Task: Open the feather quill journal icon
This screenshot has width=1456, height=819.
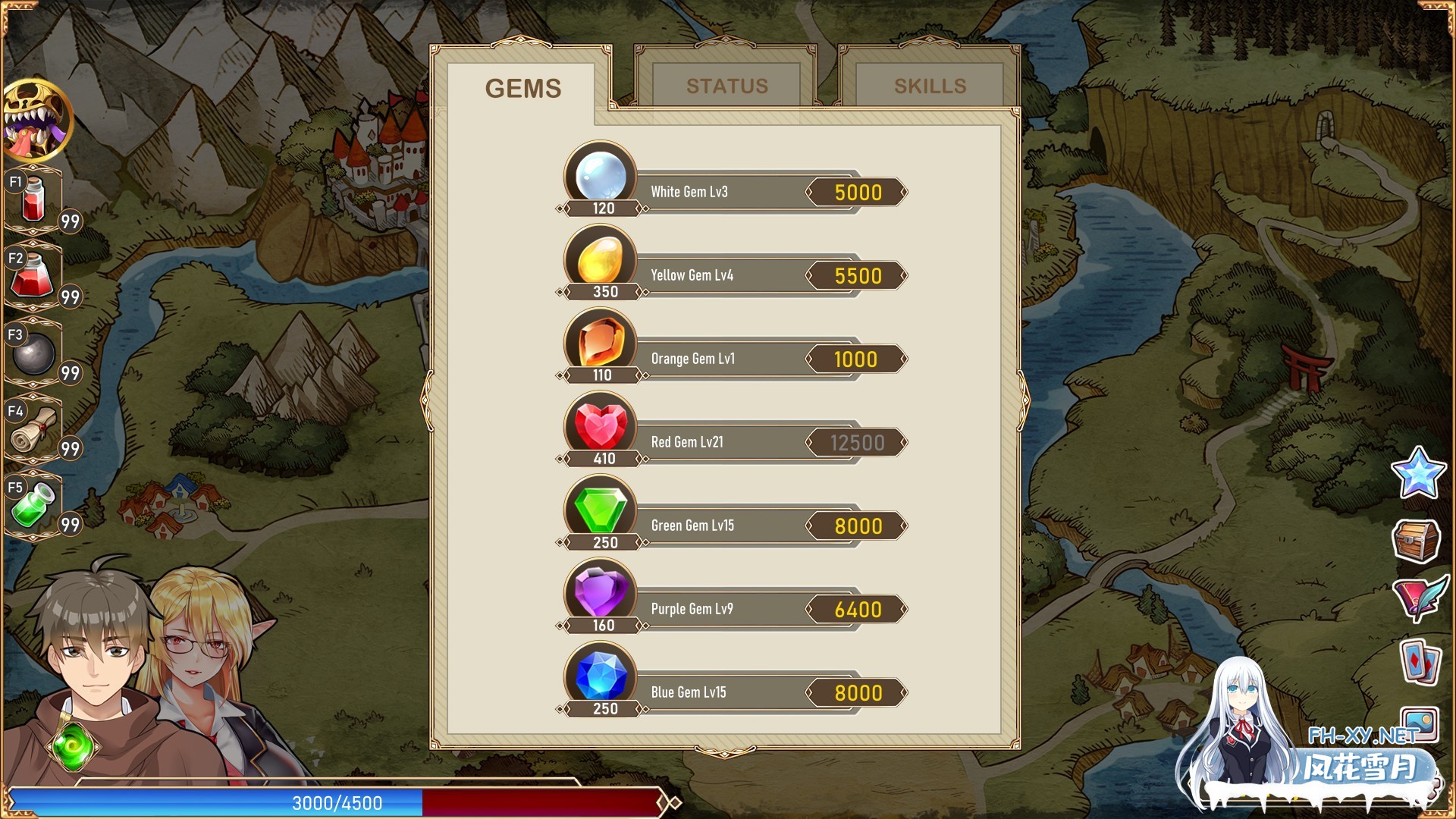Action: [1419, 598]
